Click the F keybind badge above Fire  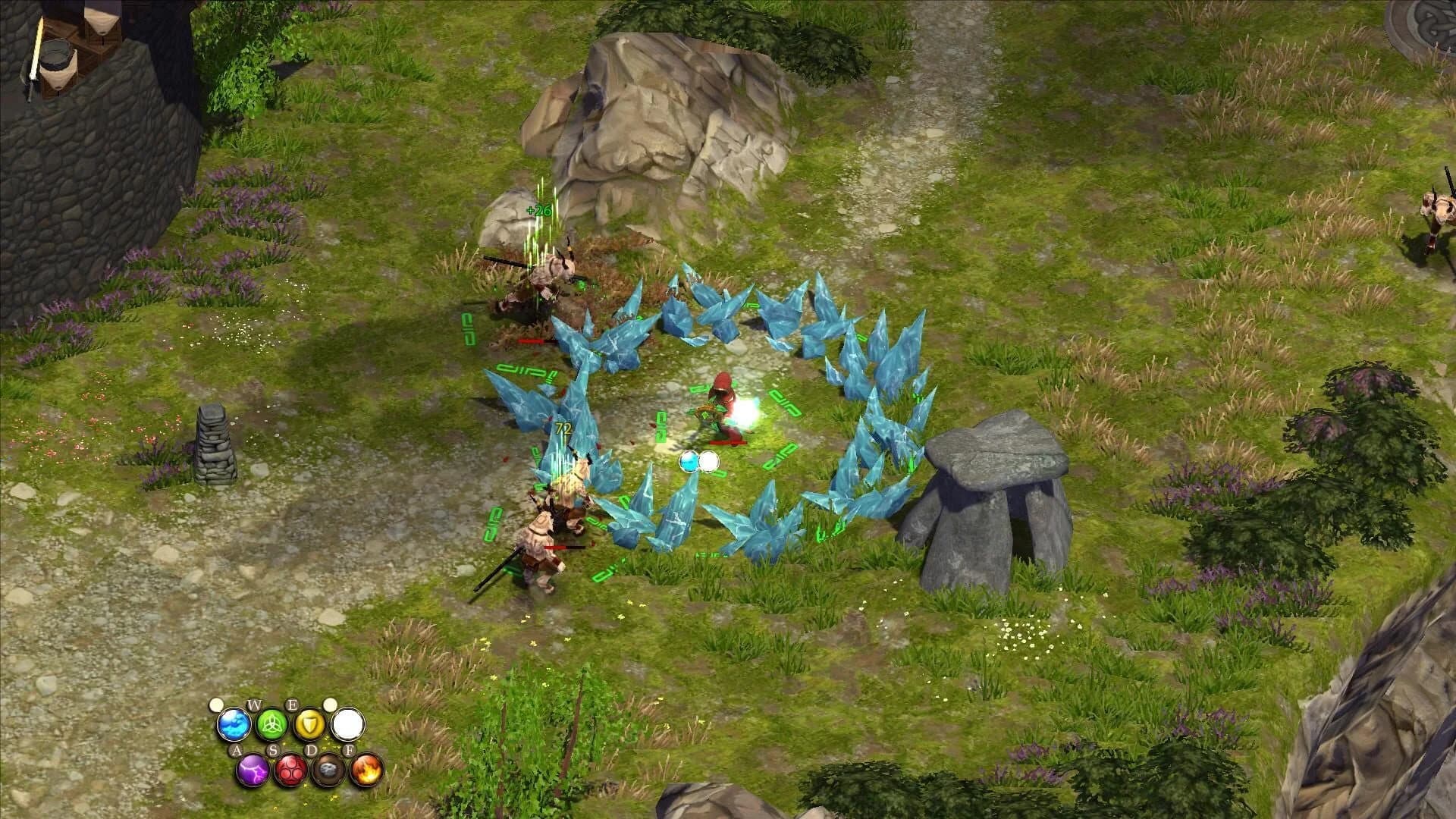(350, 750)
